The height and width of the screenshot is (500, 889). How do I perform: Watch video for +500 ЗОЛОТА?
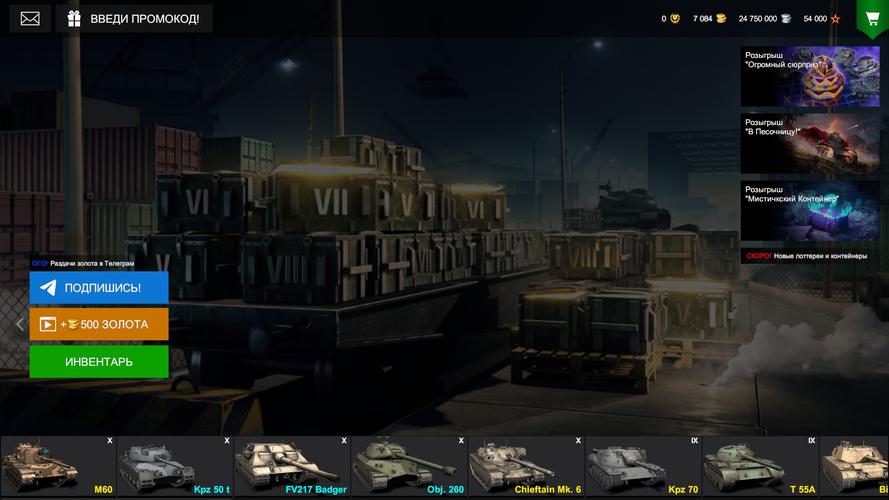[x=99, y=324]
